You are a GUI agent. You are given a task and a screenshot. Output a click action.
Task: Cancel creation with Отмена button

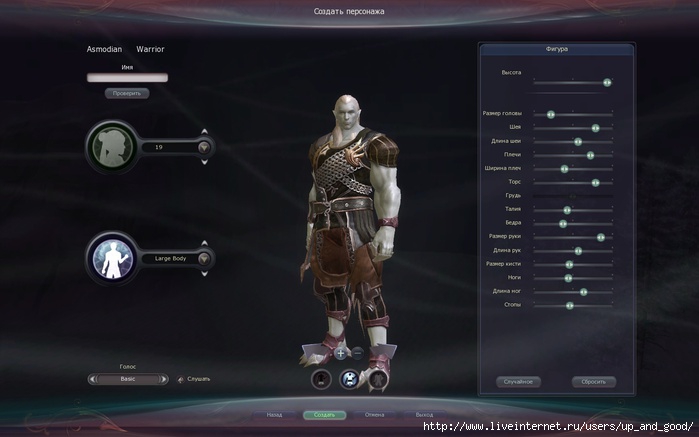coord(375,414)
